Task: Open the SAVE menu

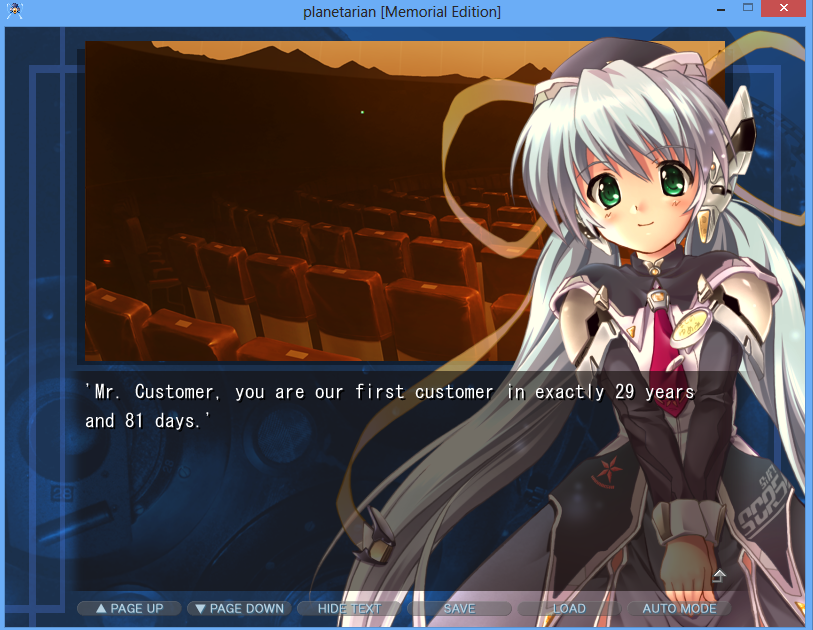Action: 459,608
